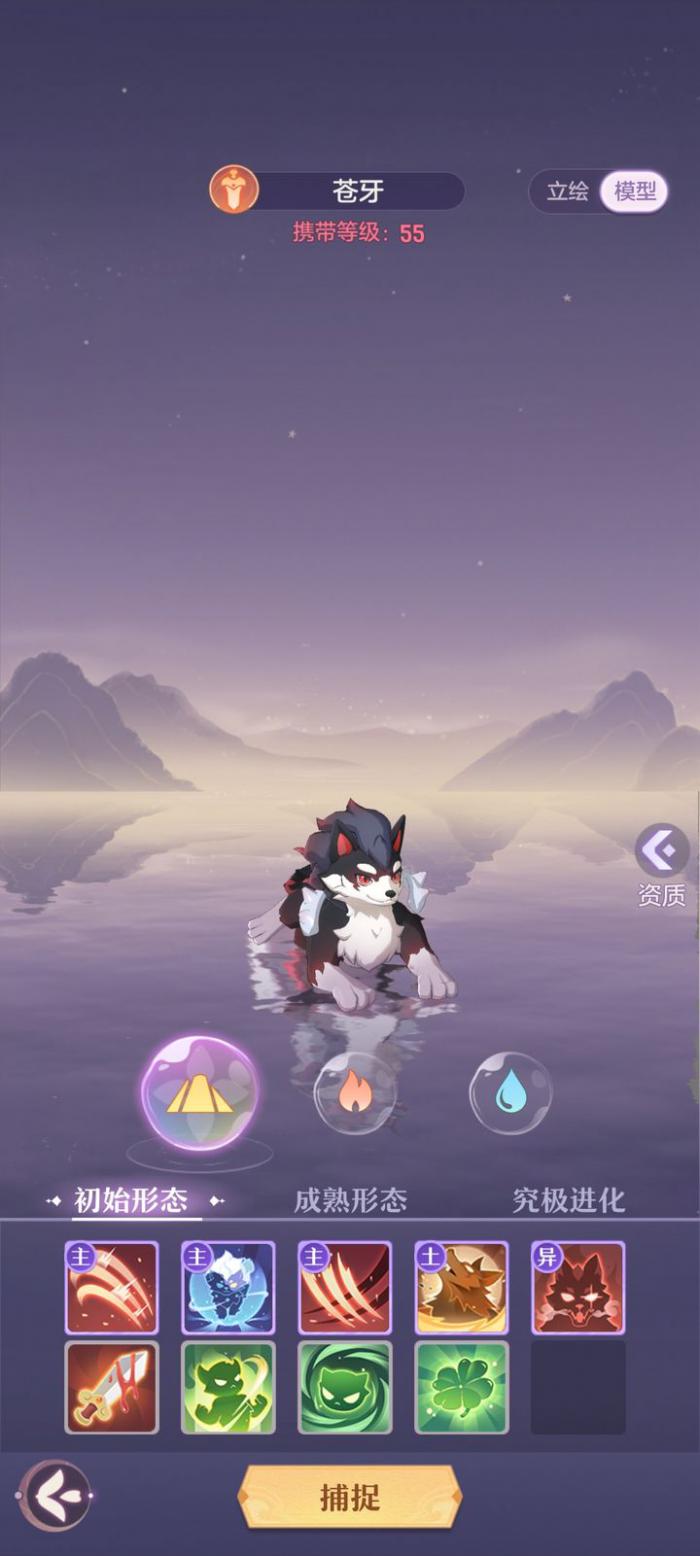Inspect the blue frozen figure skill
Viewport: 700px width, 1556px height.
coord(228,1288)
